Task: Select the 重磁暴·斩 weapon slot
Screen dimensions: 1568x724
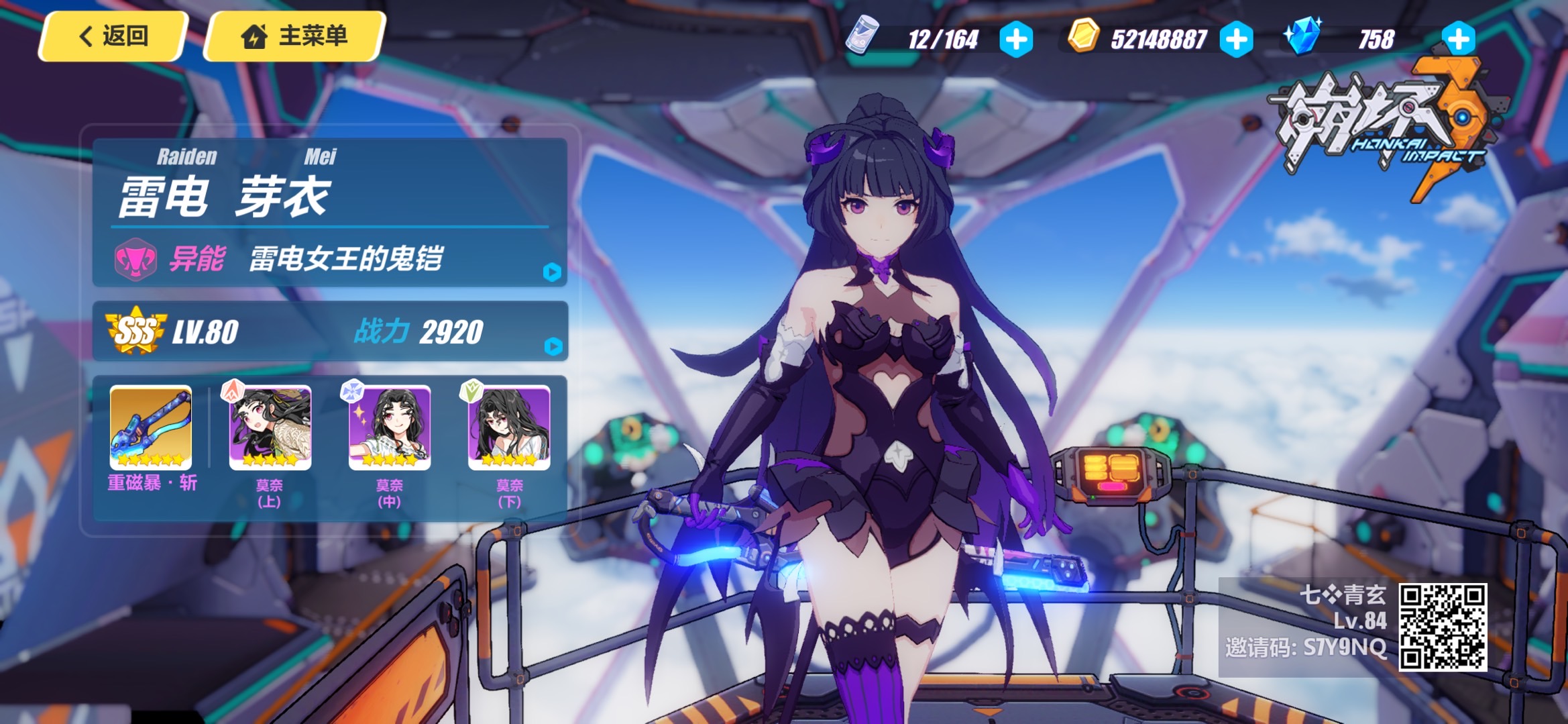Action: pos(151,428)
